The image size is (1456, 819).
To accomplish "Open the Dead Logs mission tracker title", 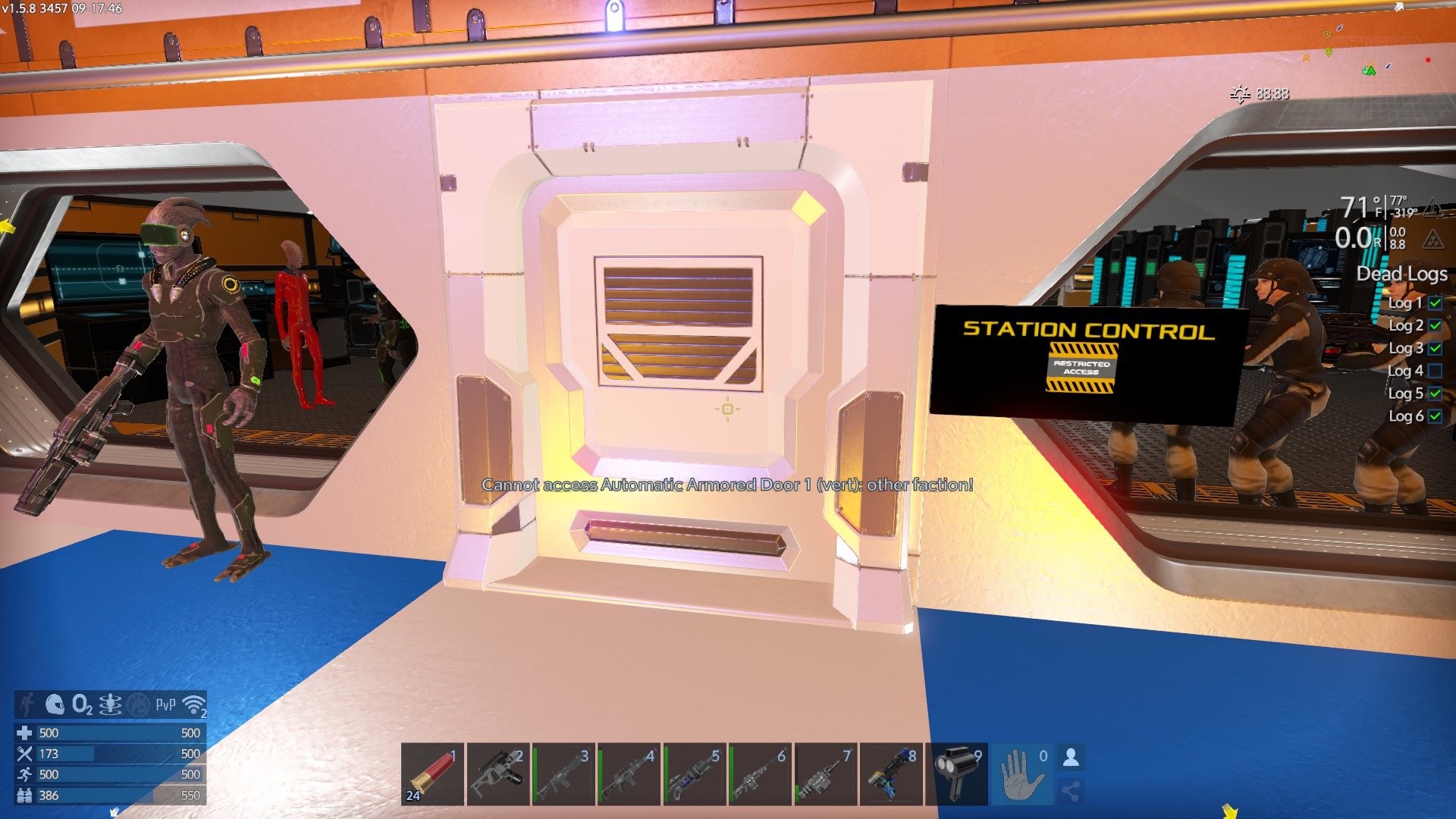I will click(1401, 274).
